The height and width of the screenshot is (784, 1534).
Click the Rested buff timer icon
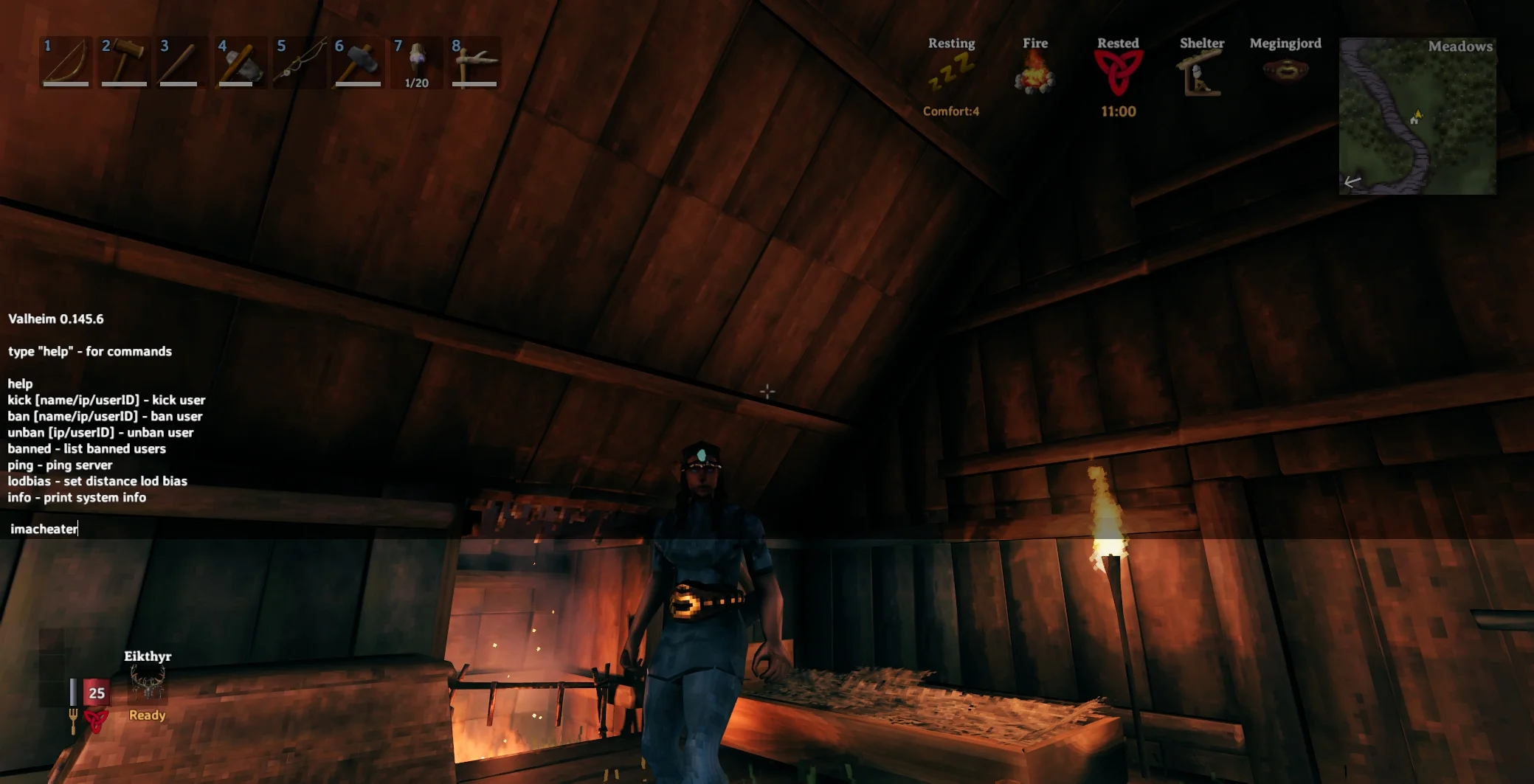click(1119, 74)
